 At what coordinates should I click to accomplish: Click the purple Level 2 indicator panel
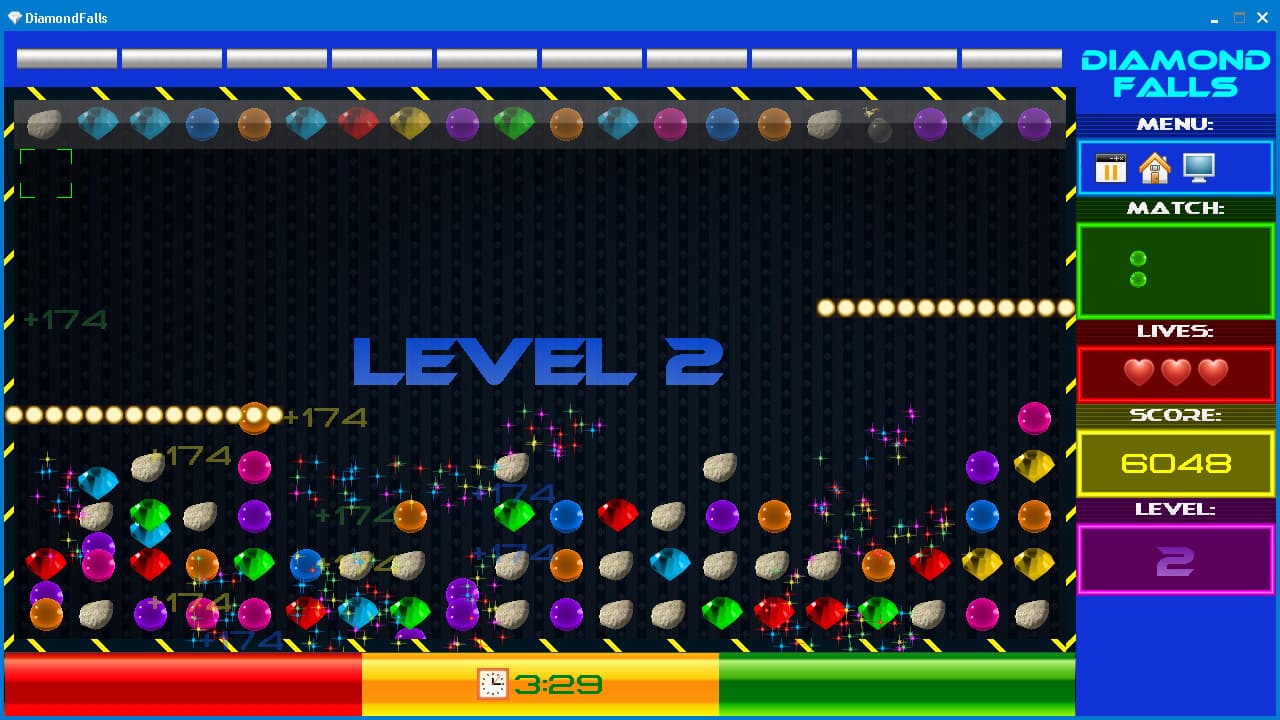[x=1175, y=560]
